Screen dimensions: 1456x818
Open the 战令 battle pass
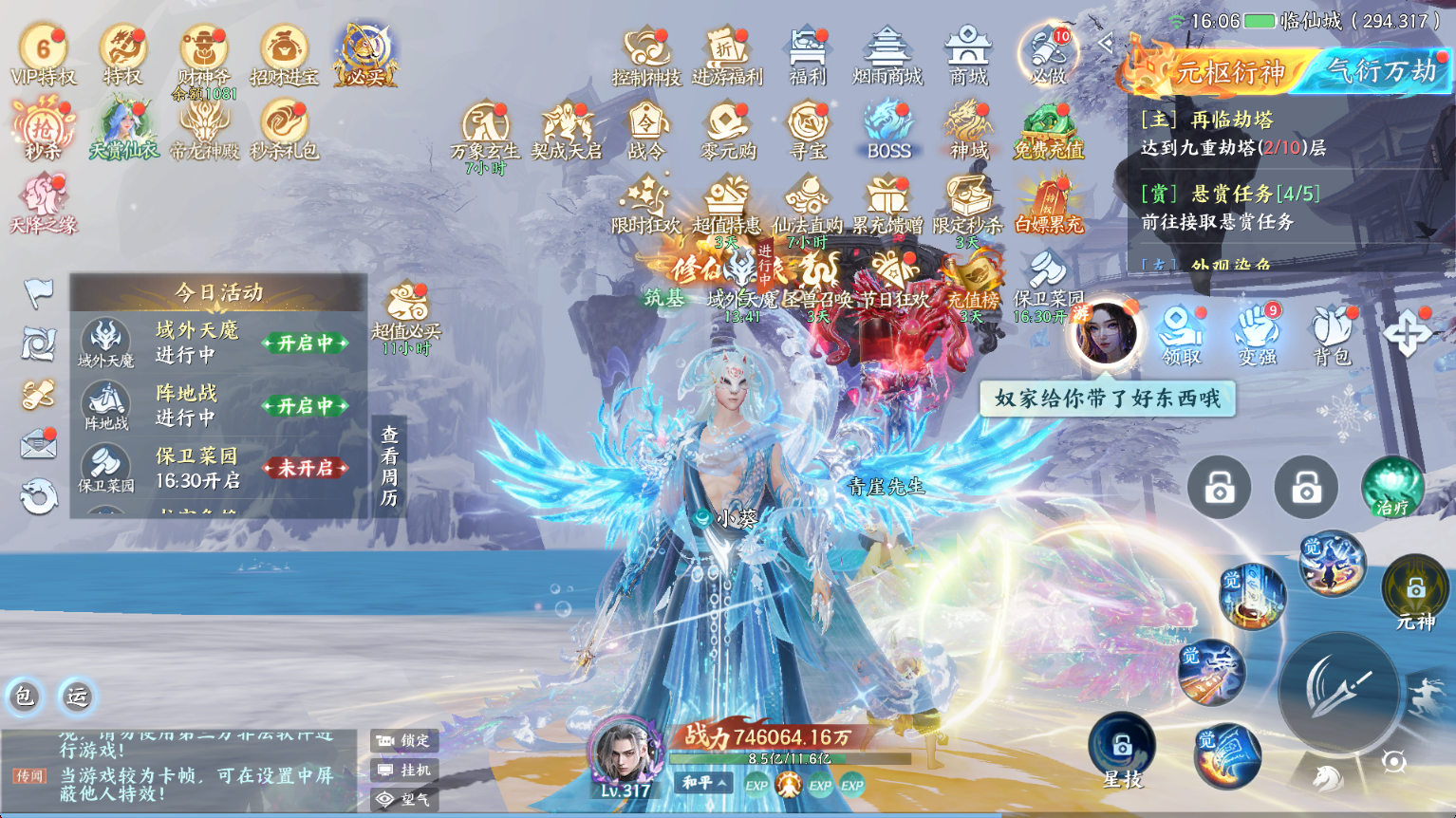pos(647,129)
